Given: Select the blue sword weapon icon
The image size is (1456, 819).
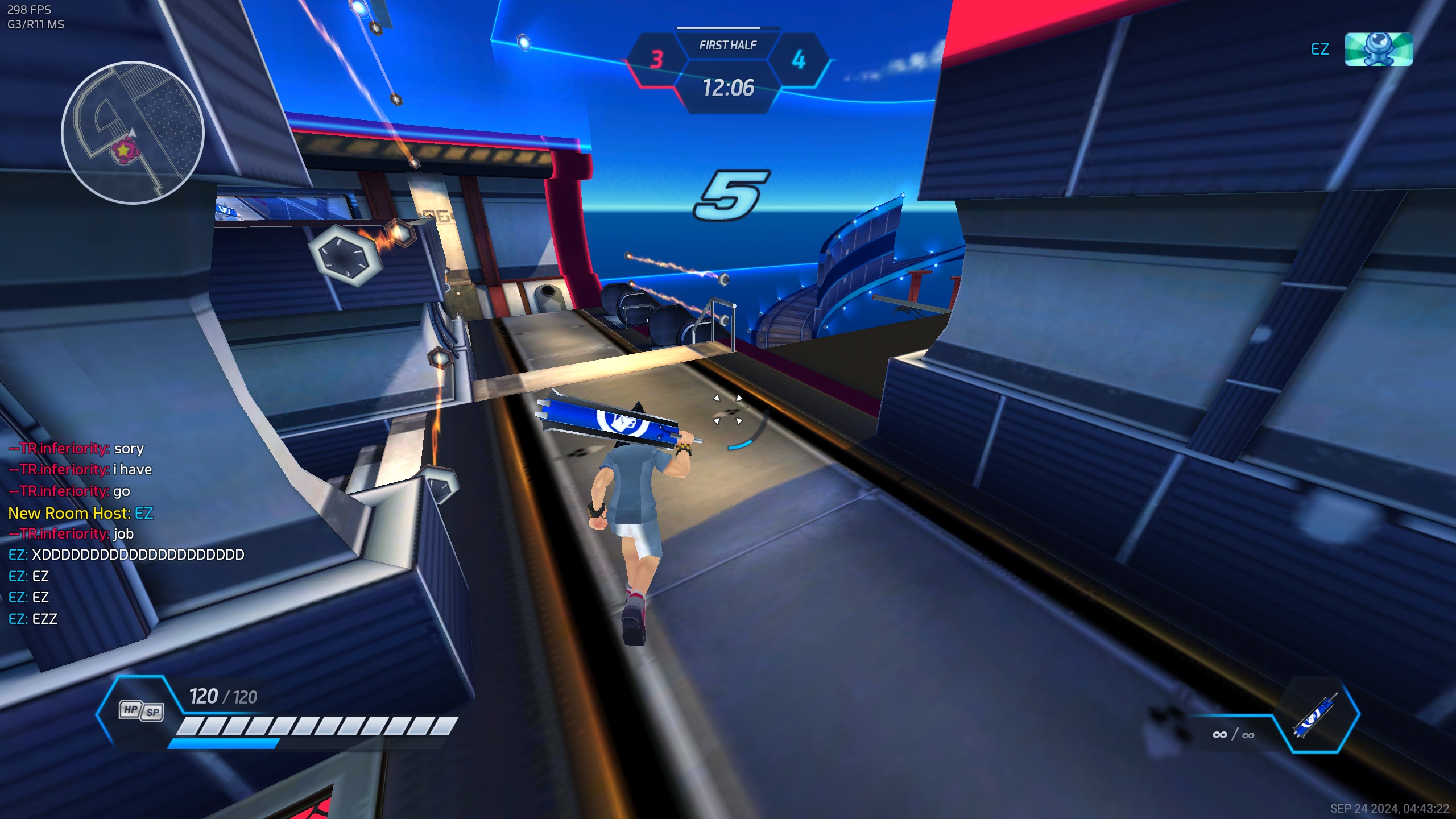Looking at the screenshot, I should [1315, 715].
